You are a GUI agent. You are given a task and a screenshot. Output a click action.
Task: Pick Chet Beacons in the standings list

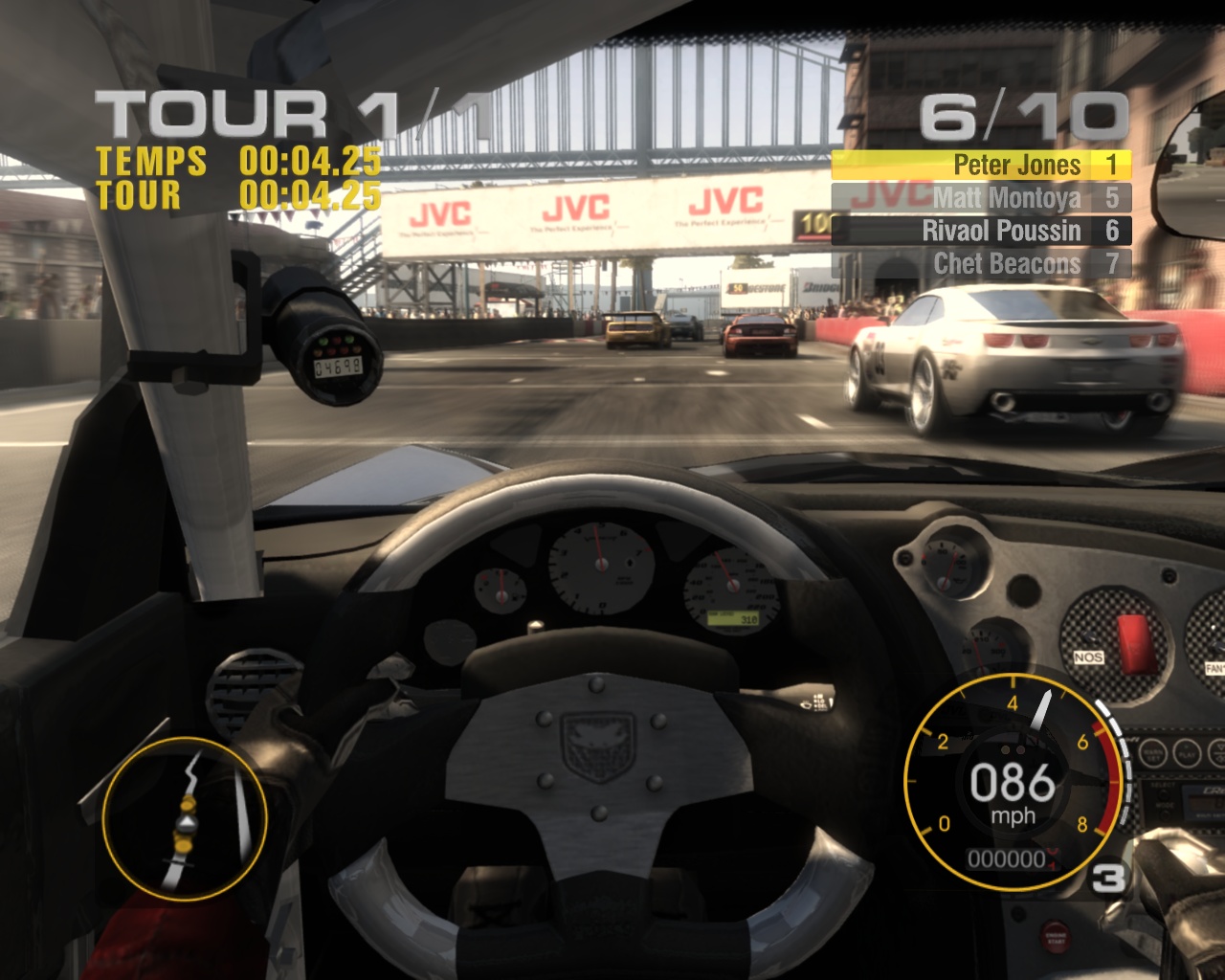coord(982,263)
